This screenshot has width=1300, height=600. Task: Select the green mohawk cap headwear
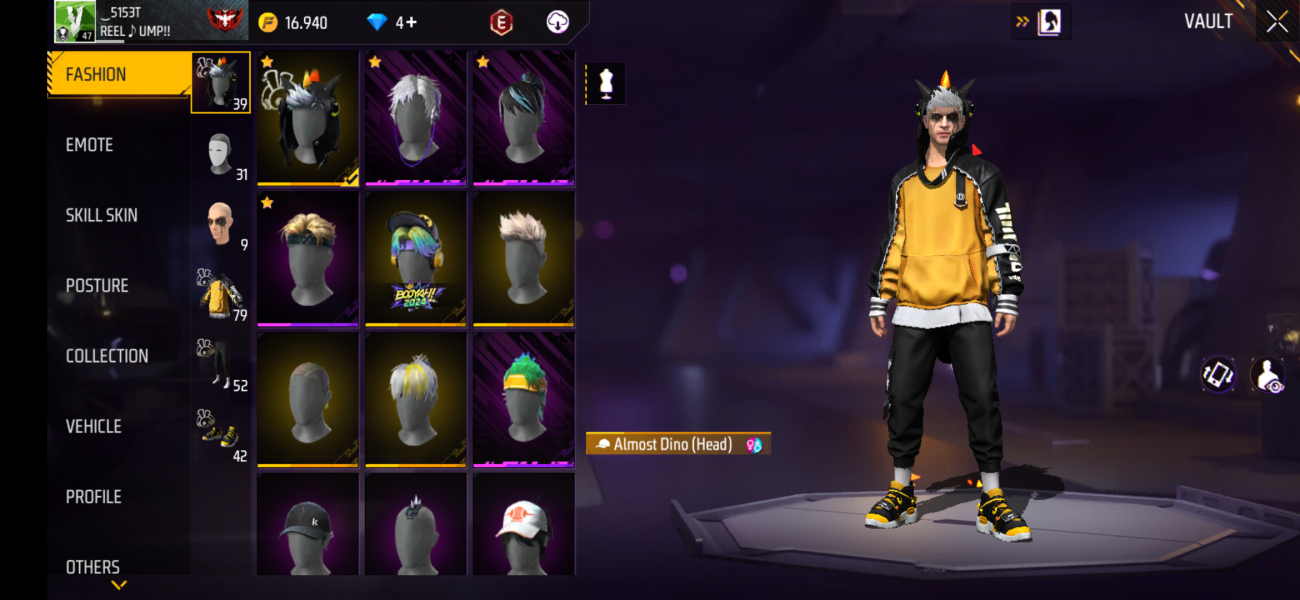pyautogui.click(x=523, y=399)
